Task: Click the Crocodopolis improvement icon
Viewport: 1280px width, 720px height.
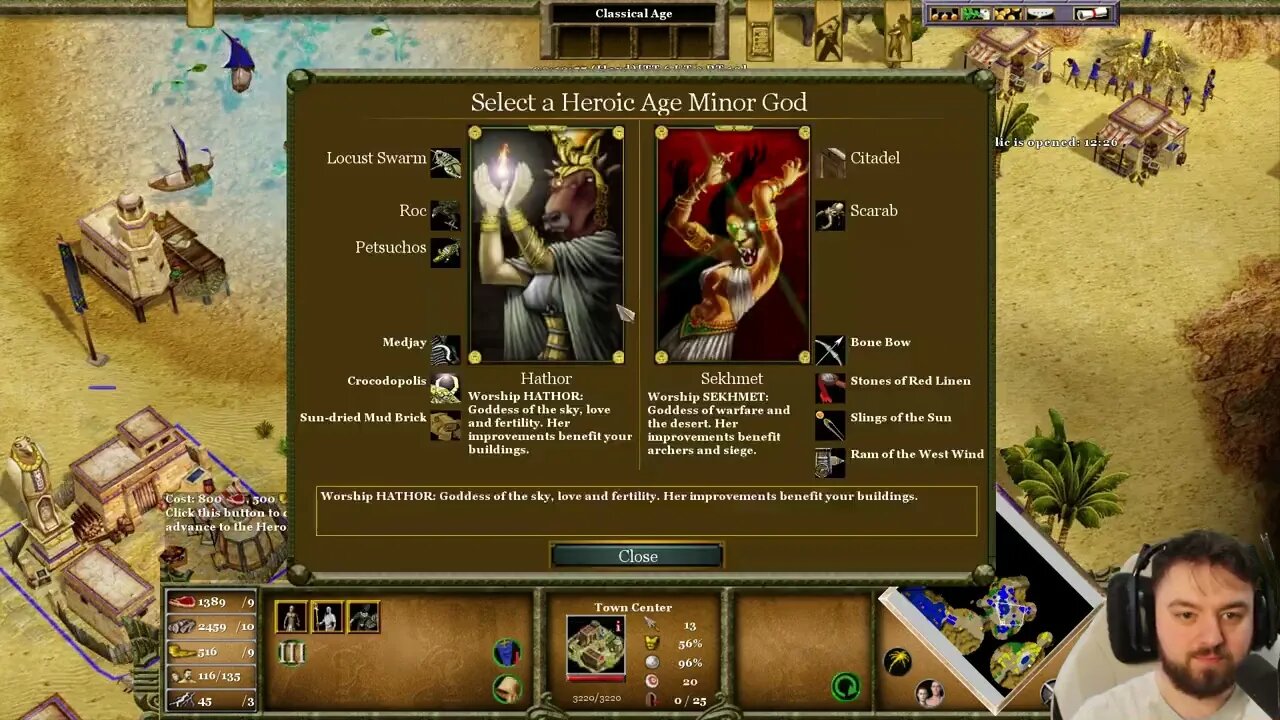Action: 444,388
